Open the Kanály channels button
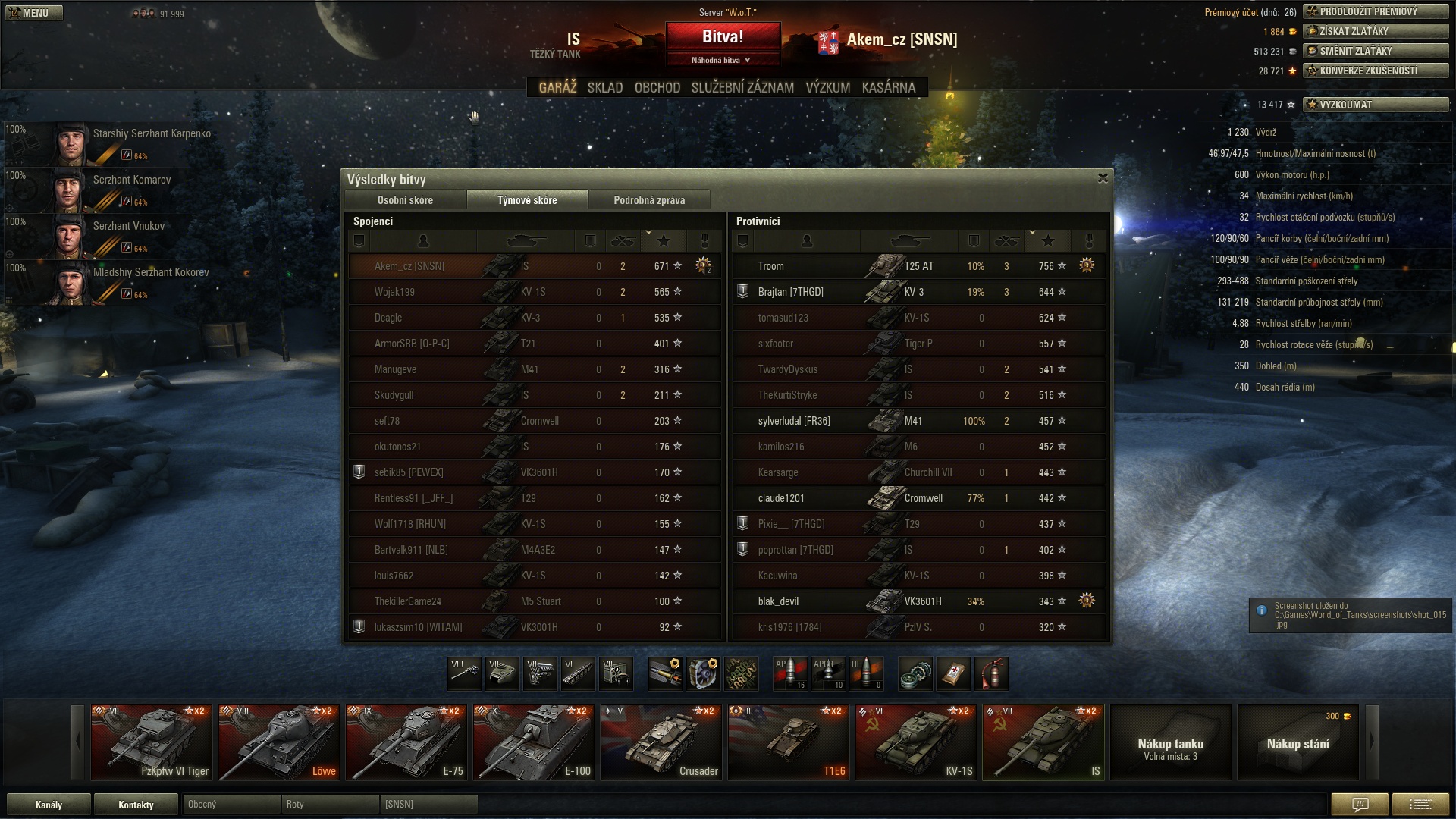This screenshot has height=819, width=1456. click(49, 805)
